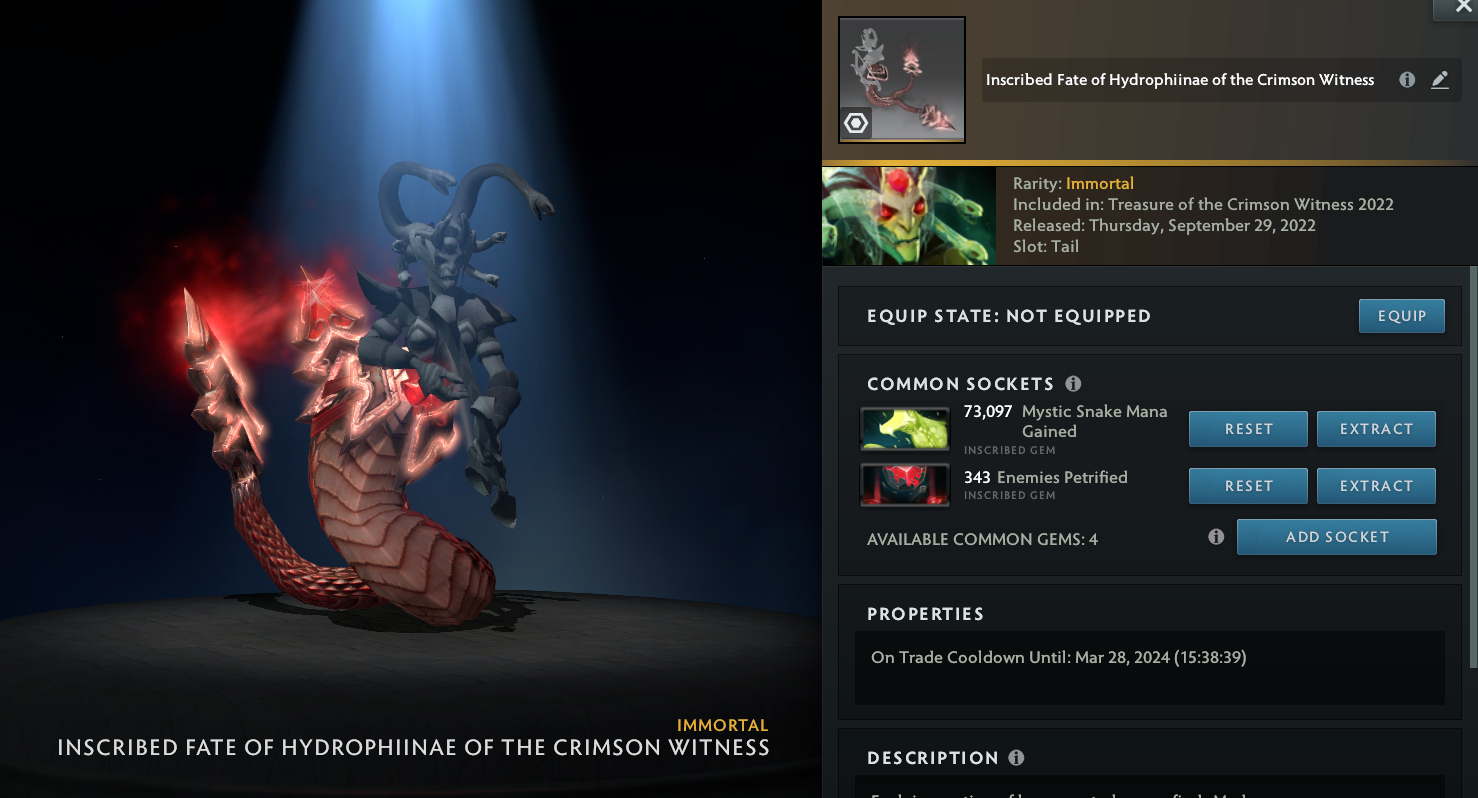1478x798 pixels.
Task: Click the Medusa hero portrait
Action: click(x=908, y=216)
